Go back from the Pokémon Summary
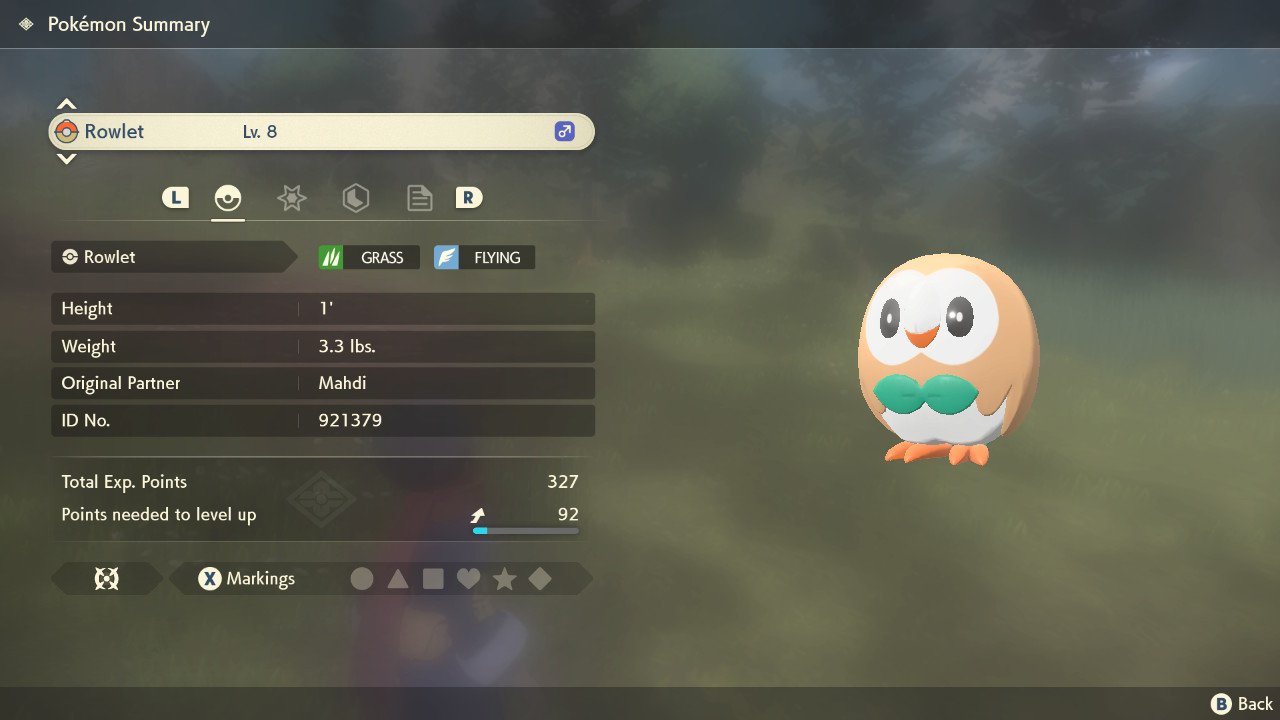 pyautogui.click(x=1243, y=704)
